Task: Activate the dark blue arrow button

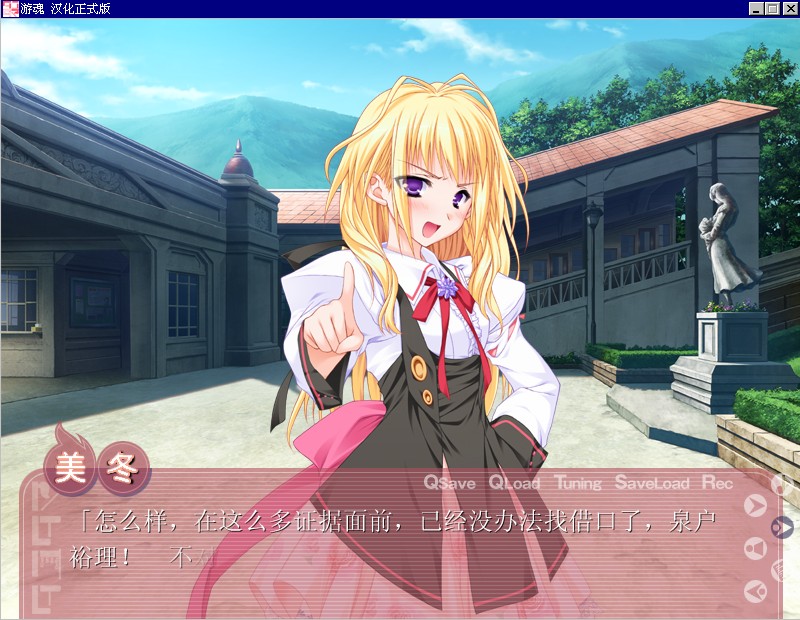Action: tap(783, 527)
